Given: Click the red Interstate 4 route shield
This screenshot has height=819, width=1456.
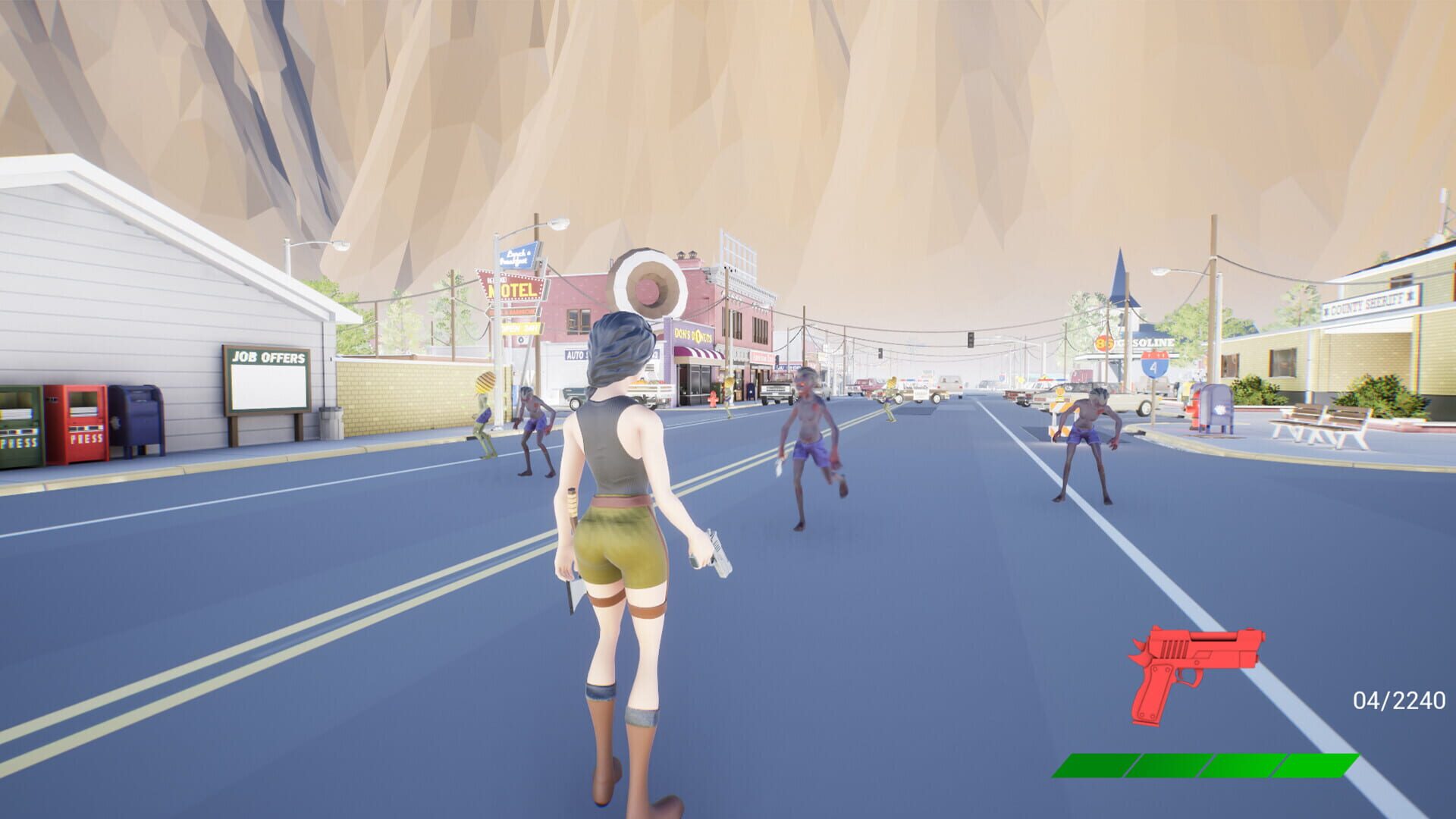Looking at the screenshot, I should tap(1155, 364).
